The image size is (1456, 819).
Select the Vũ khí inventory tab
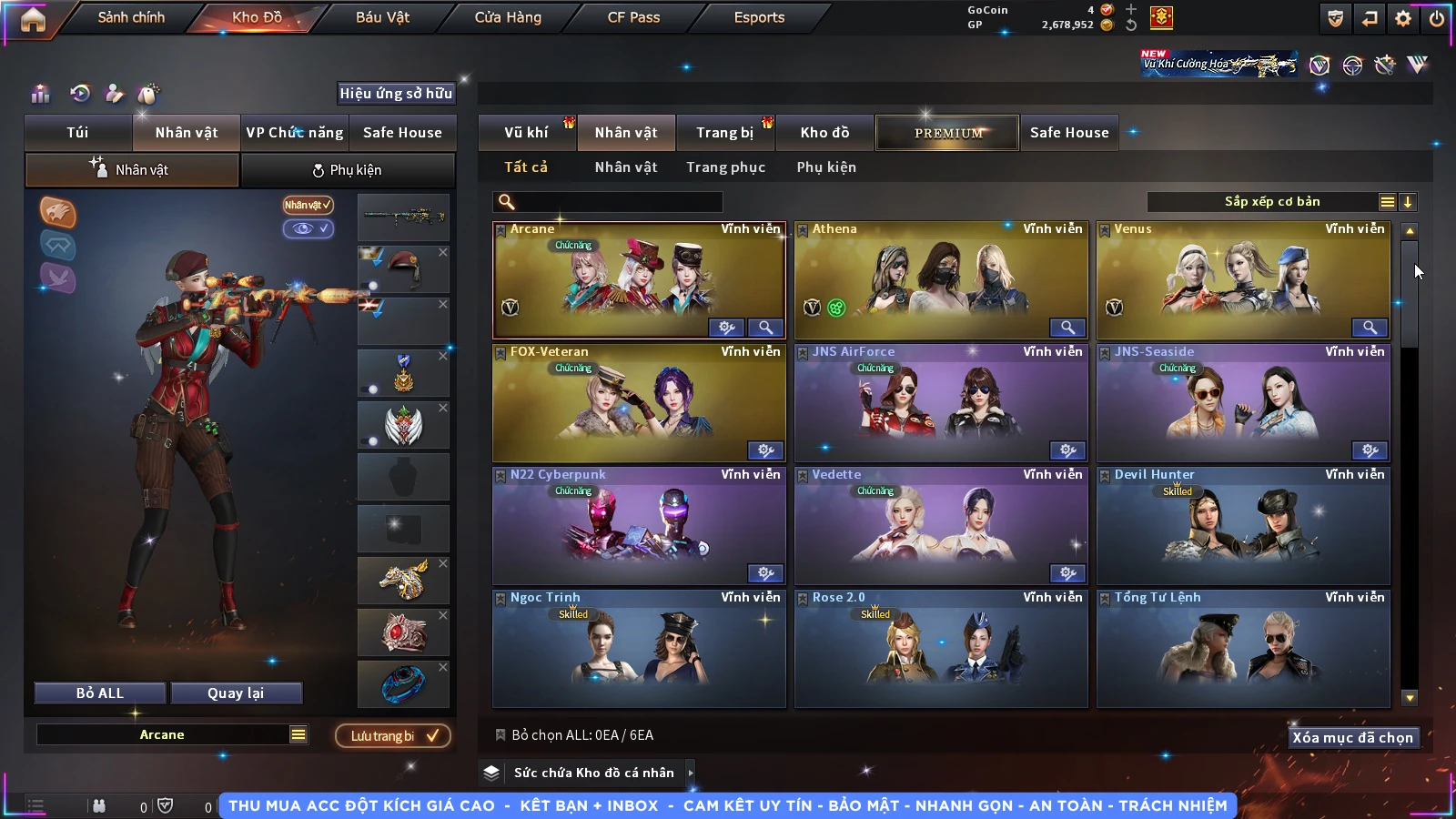coord(526,133)
